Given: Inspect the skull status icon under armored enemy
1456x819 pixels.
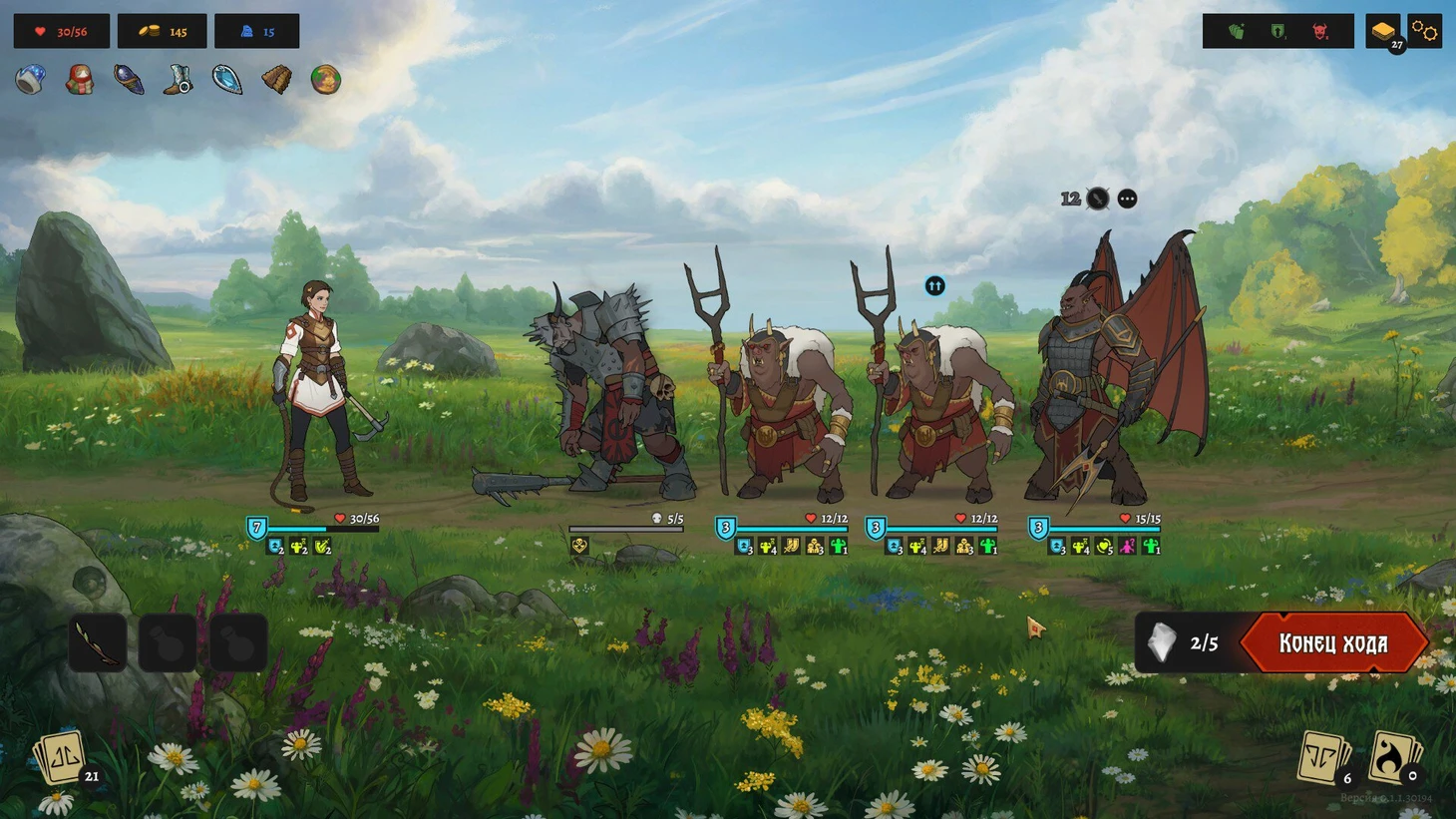Looking at the screenshot, I should point(579,546).
